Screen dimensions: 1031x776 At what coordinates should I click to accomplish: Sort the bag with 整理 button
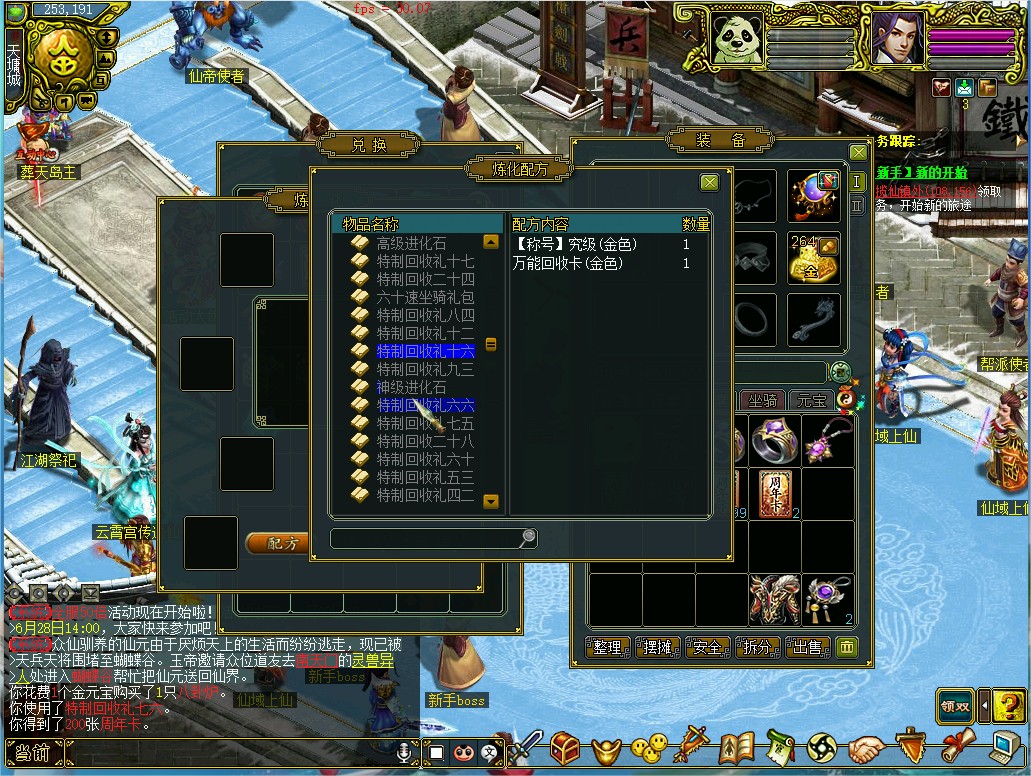[607, 647]
